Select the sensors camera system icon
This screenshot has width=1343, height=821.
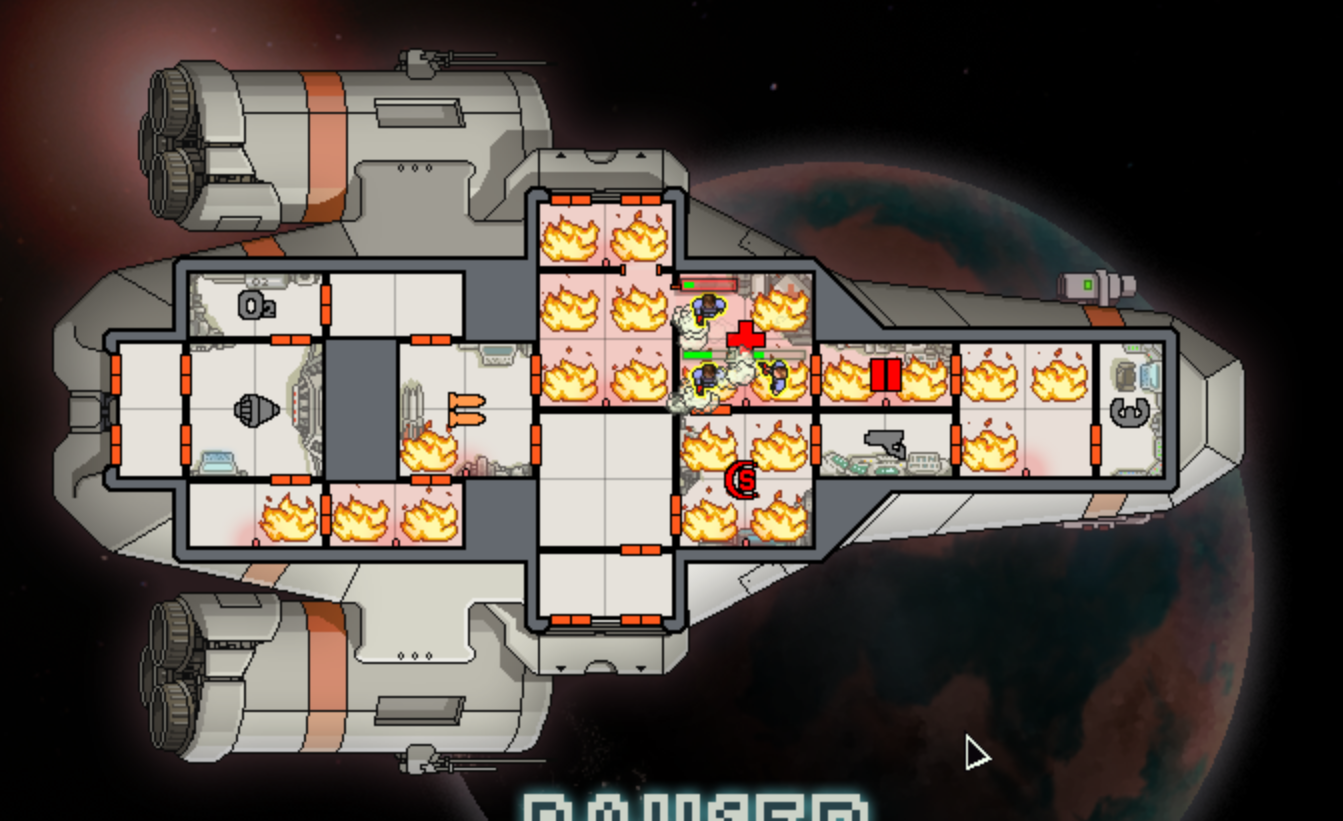point(886,443)
